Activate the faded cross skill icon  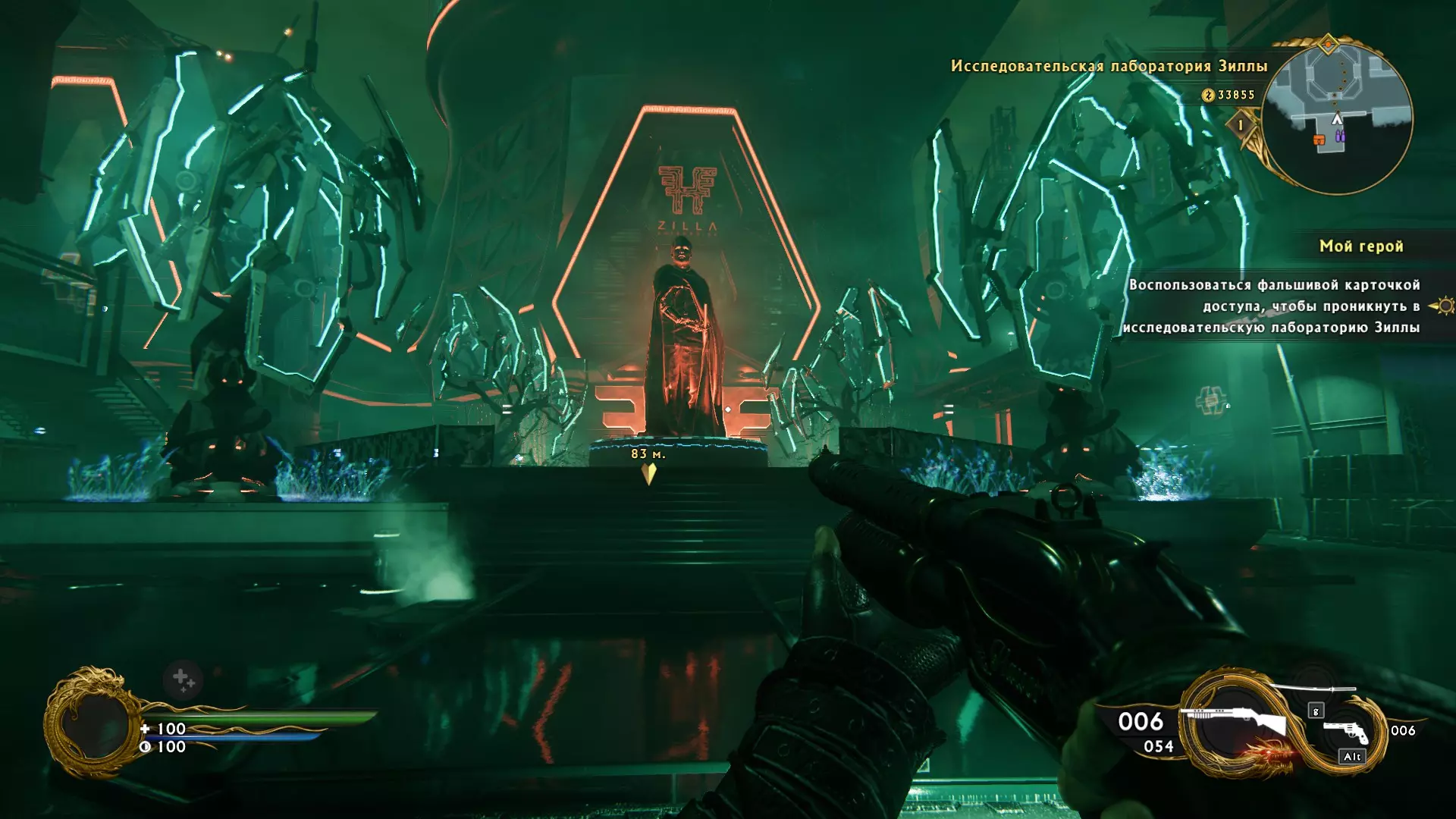(x=183, y=679)
